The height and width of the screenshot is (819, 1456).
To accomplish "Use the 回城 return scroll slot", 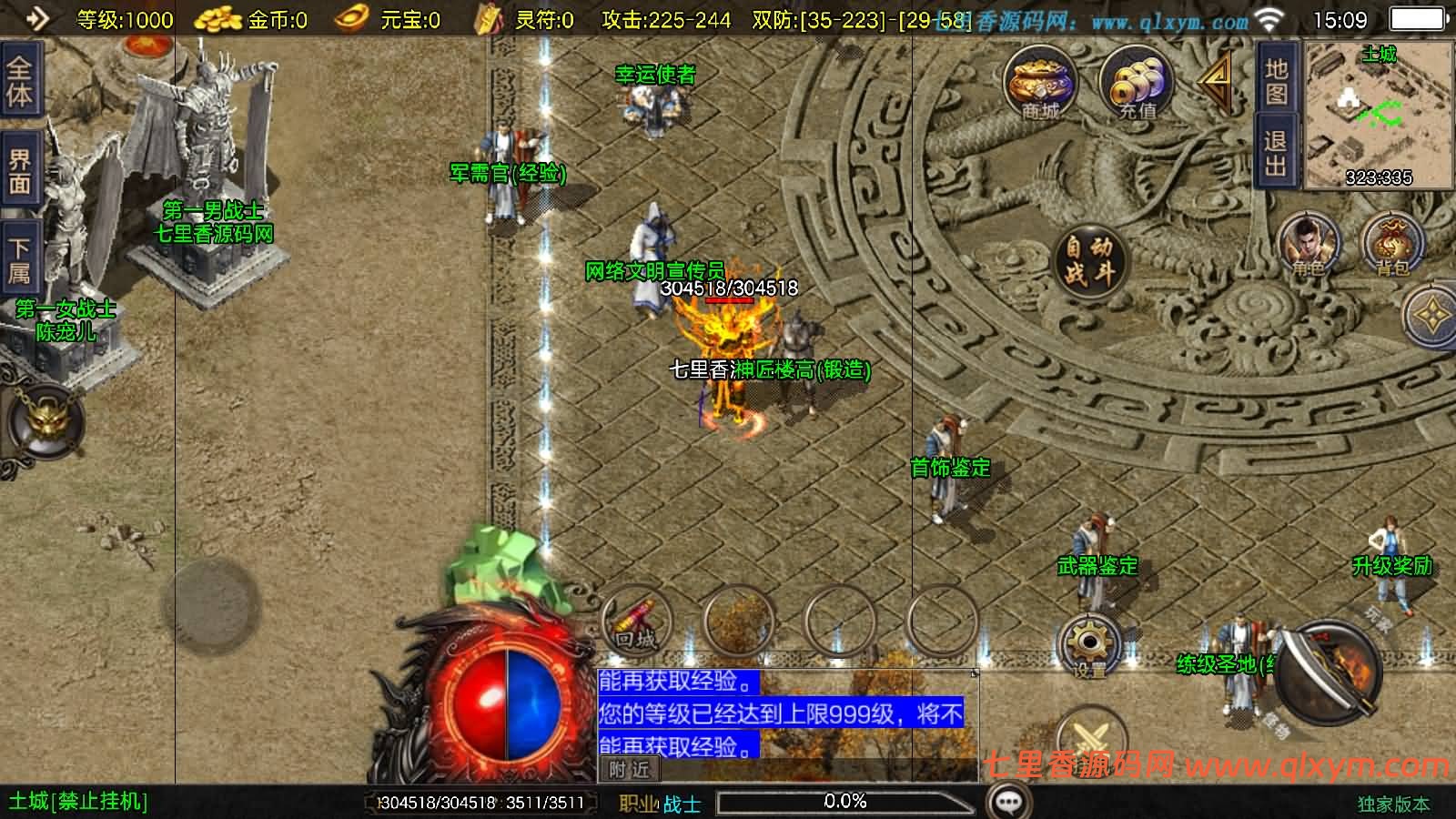I will pos(636,622).
